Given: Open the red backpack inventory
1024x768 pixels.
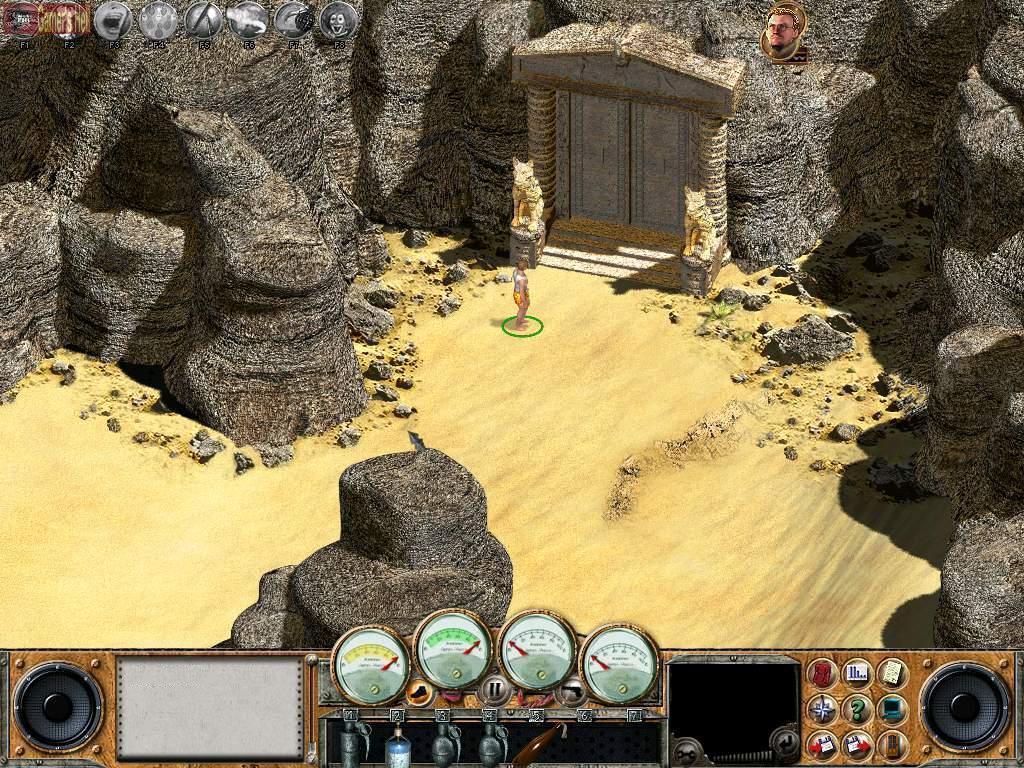Looking at the screenshot, I should click(x=822, y=674).
